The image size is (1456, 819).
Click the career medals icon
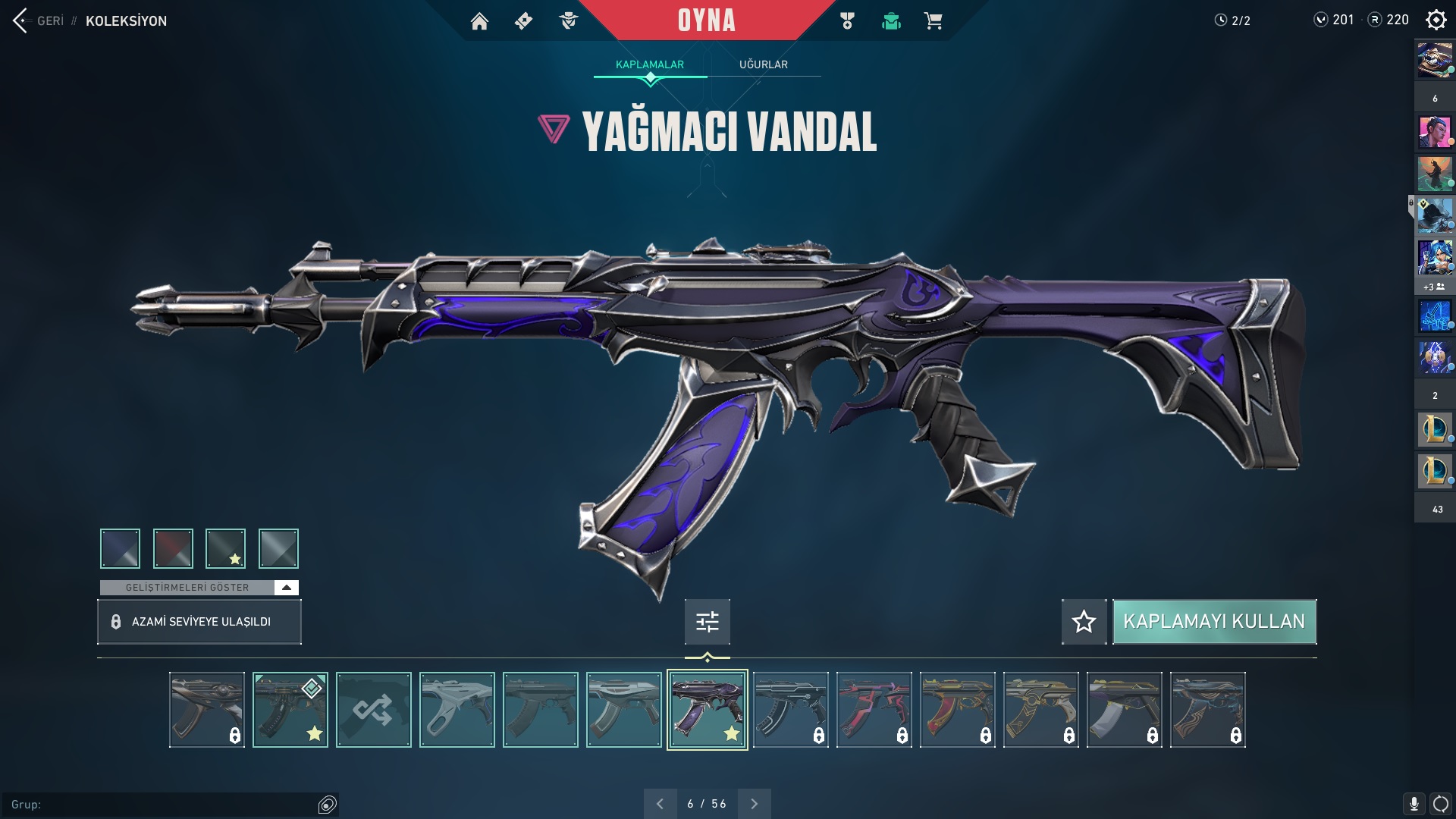[x=848, y=21]
